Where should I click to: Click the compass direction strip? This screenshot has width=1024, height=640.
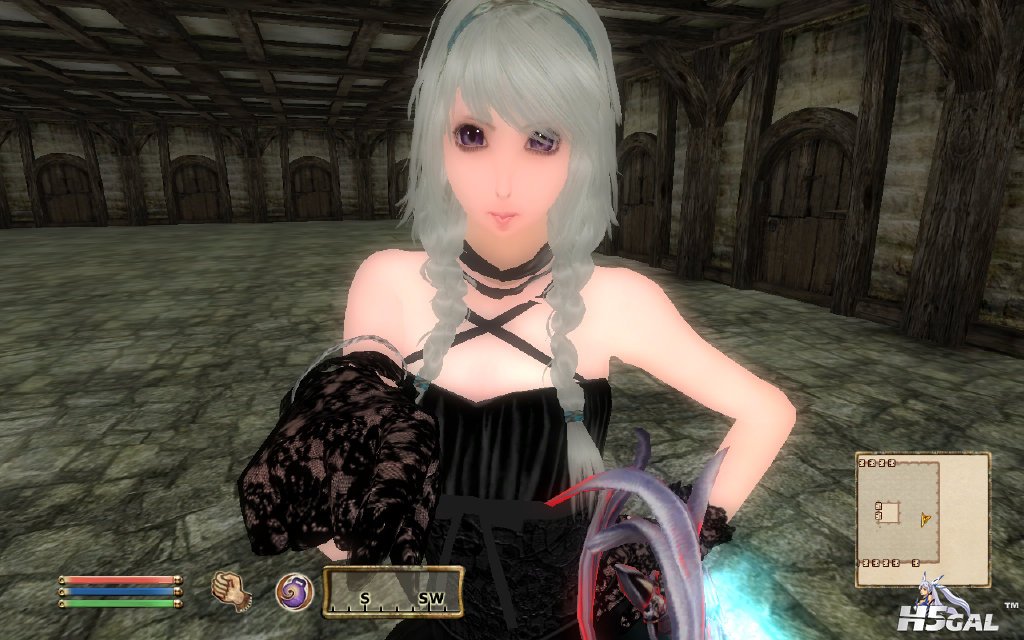[x=392, y=593]
